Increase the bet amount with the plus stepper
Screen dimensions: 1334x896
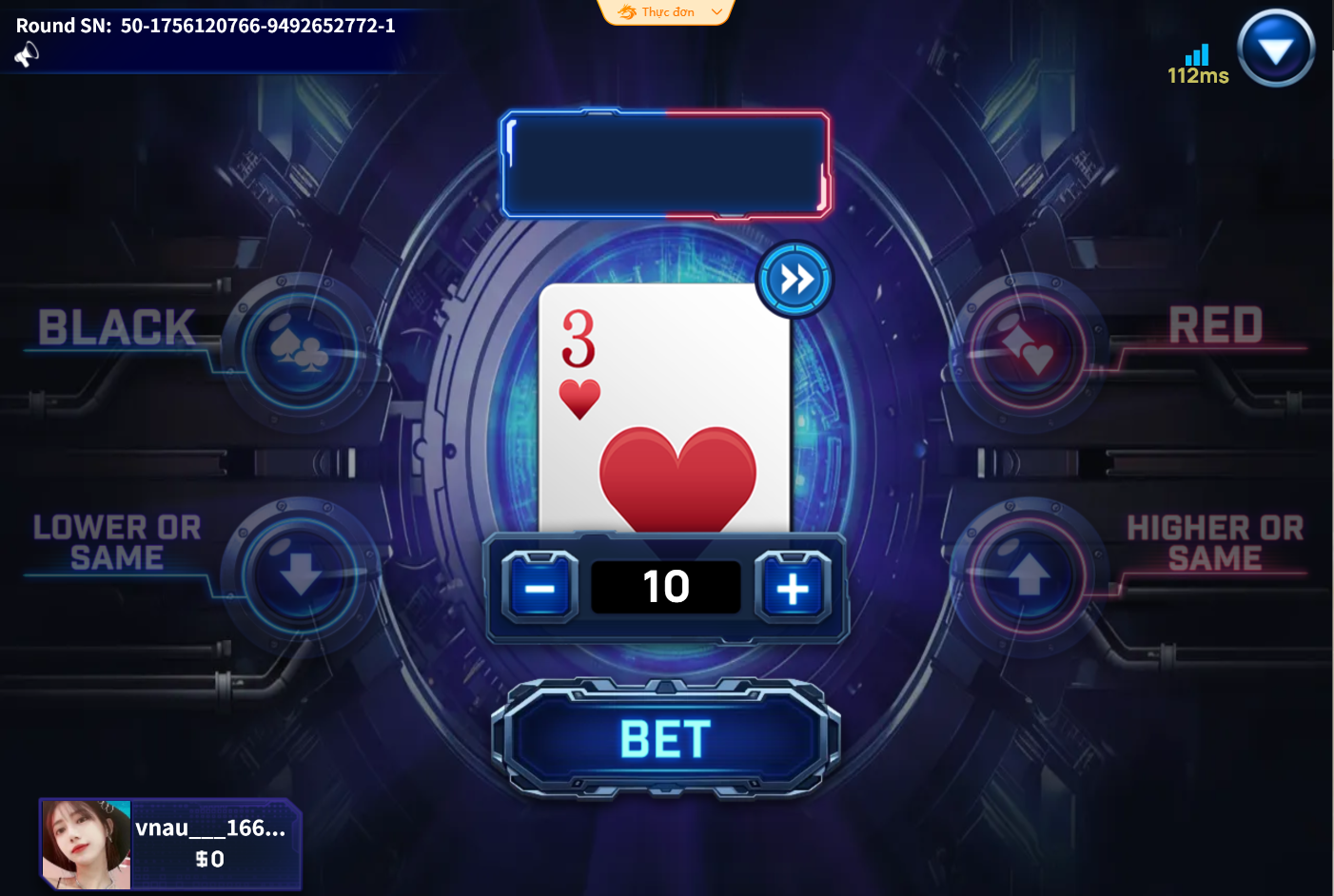click(793, 588)
